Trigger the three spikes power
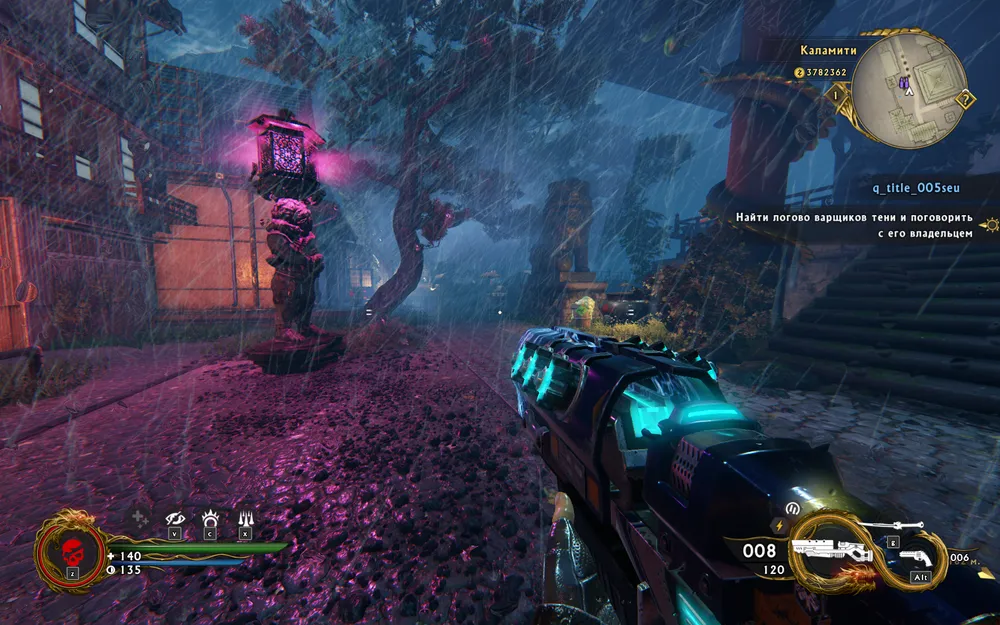 pyautogui.click(x=245, y=518)
